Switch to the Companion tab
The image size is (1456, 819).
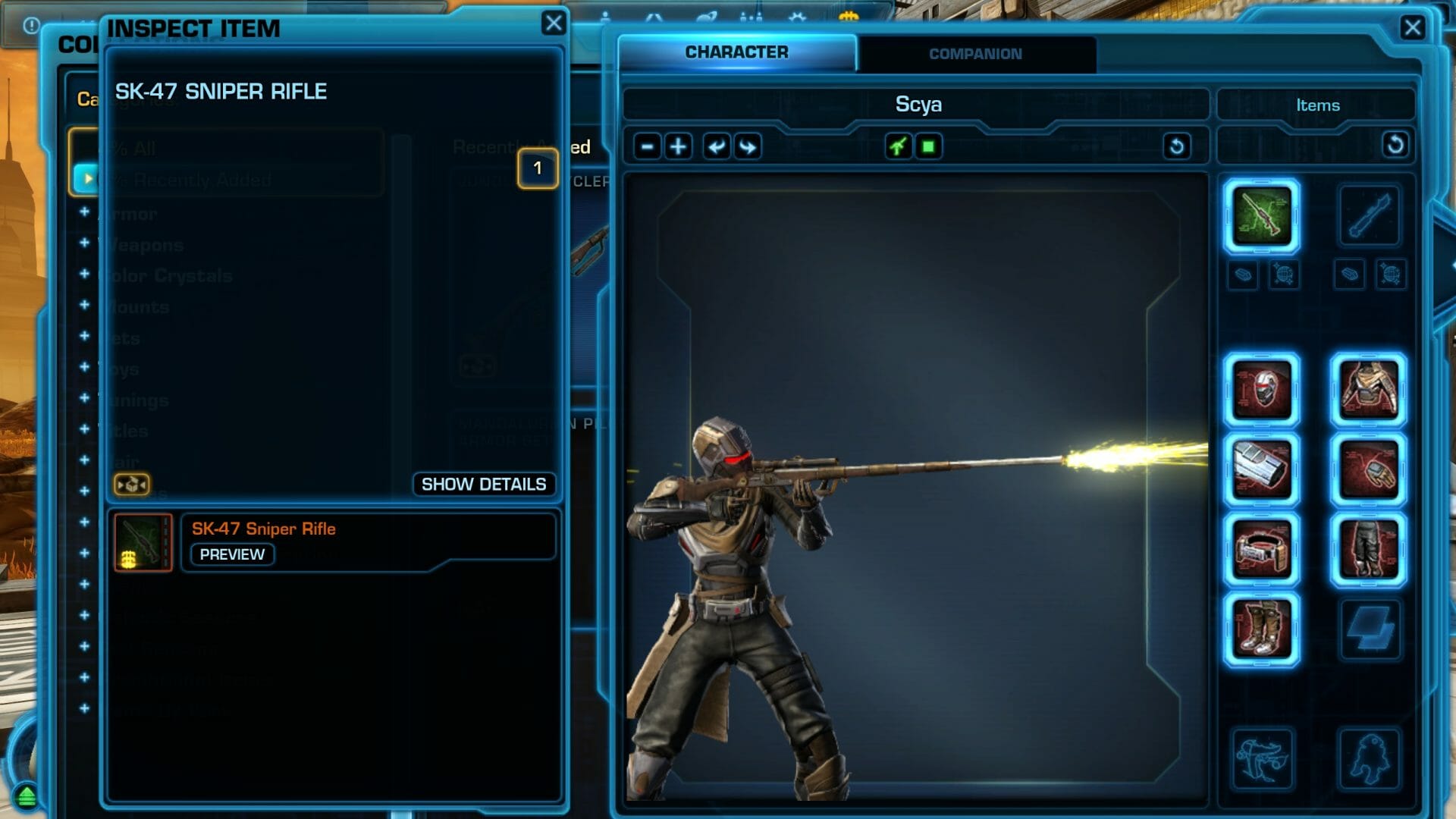coord(975,54)
